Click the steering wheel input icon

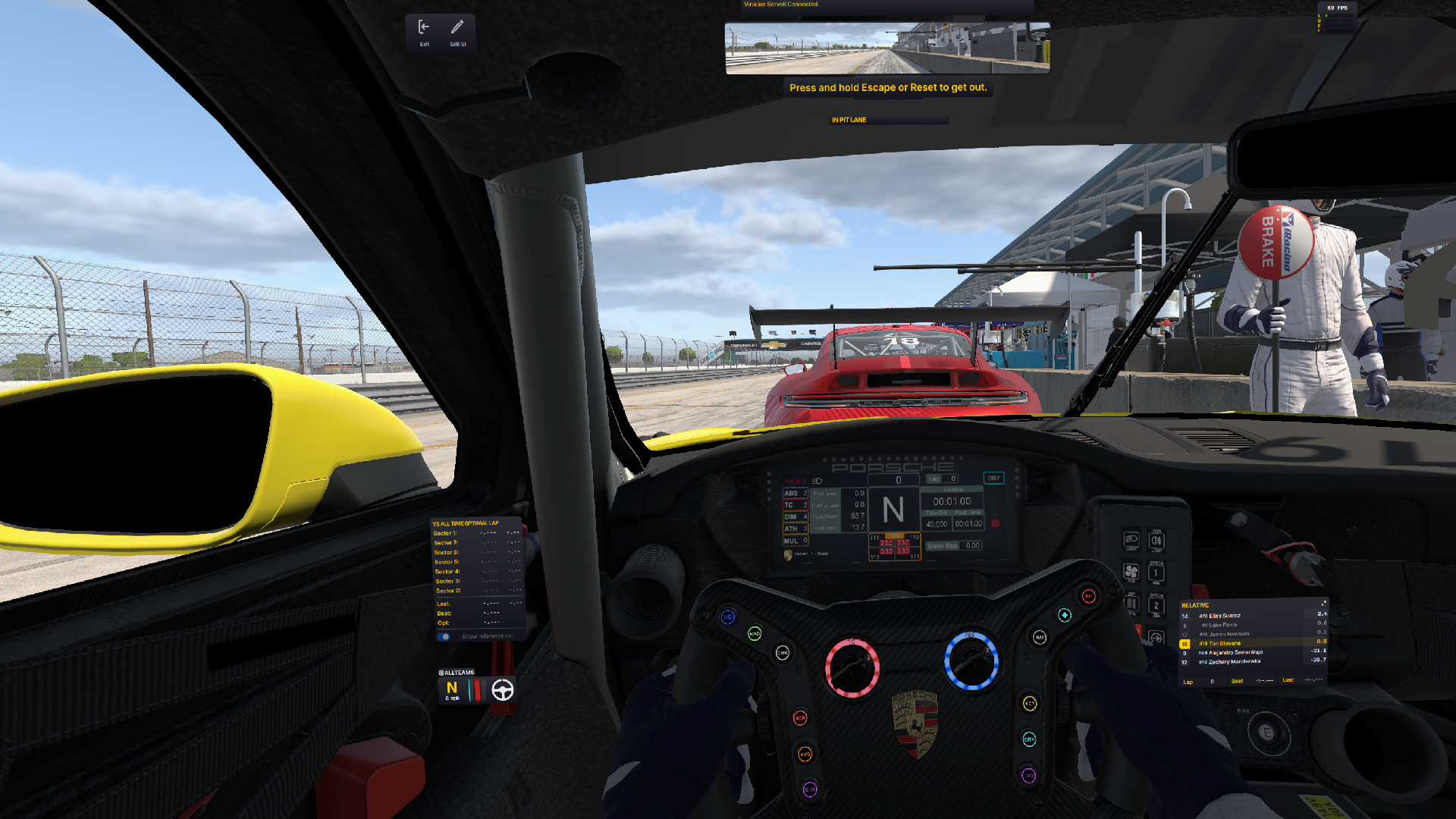click(503, 690)
